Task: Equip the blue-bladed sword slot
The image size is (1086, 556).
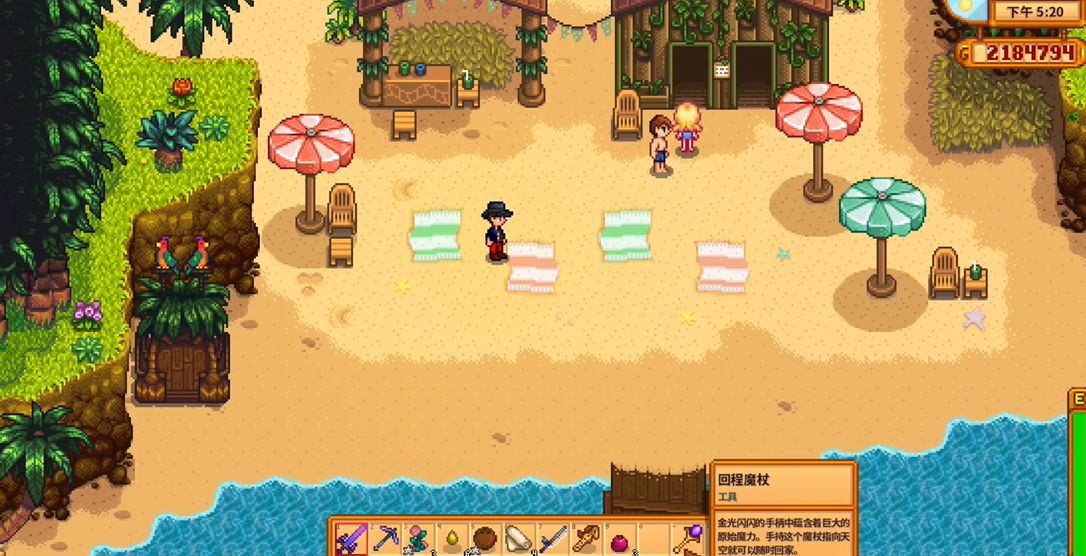Action: 553,539
